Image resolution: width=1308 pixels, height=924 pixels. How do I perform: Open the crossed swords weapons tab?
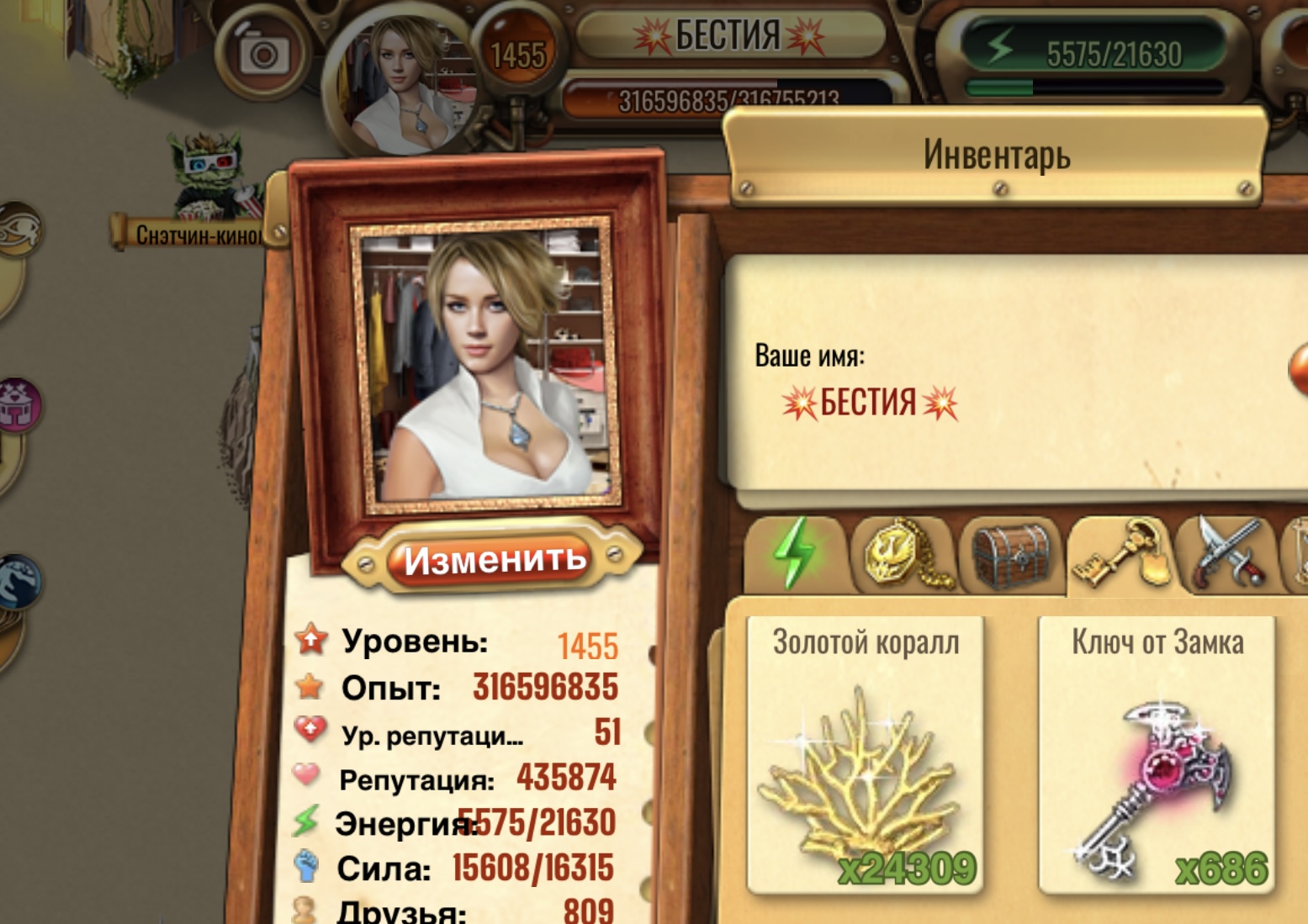click(1226, 554)
